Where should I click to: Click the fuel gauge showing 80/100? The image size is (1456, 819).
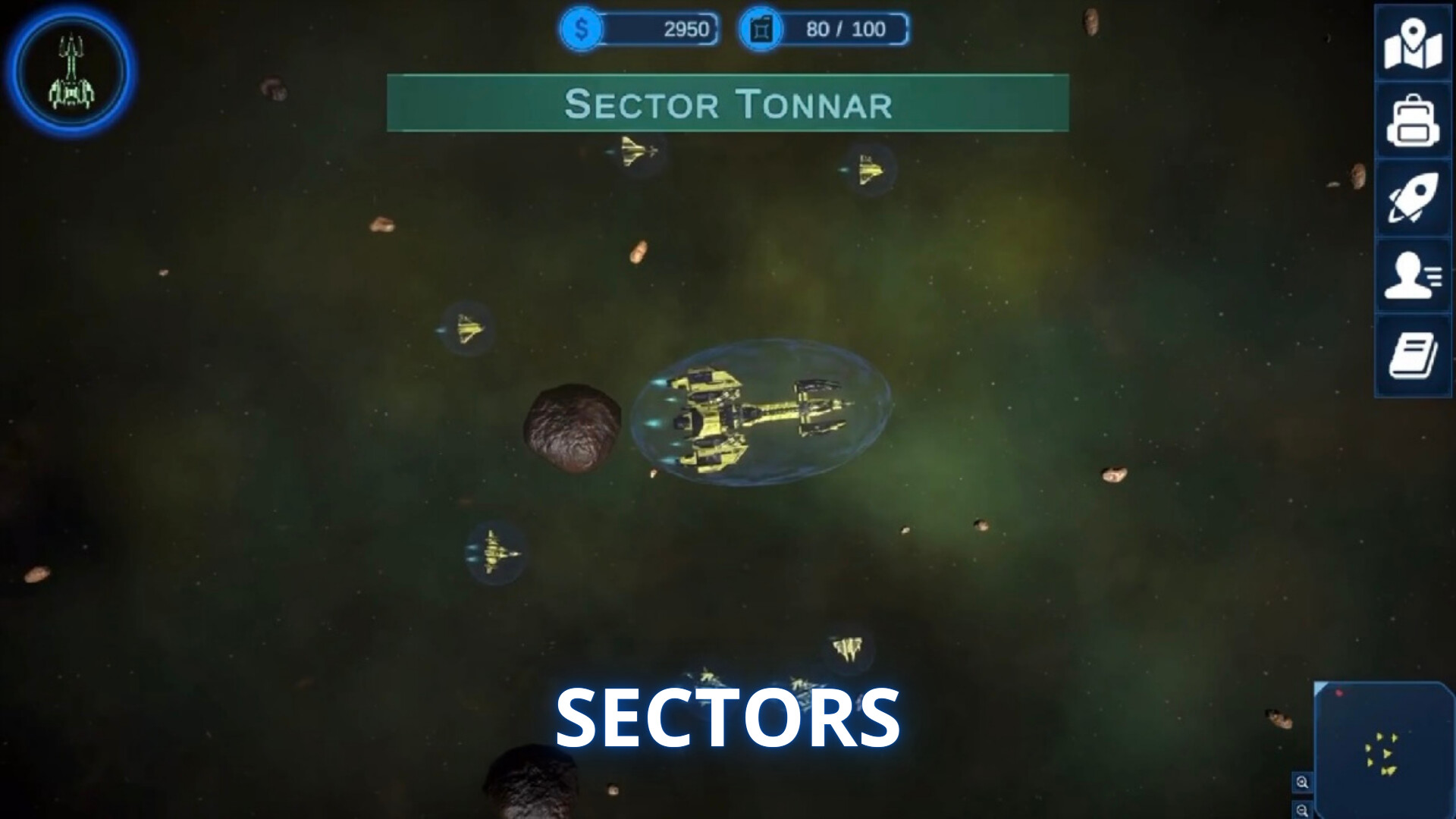(x=849, y=30)
